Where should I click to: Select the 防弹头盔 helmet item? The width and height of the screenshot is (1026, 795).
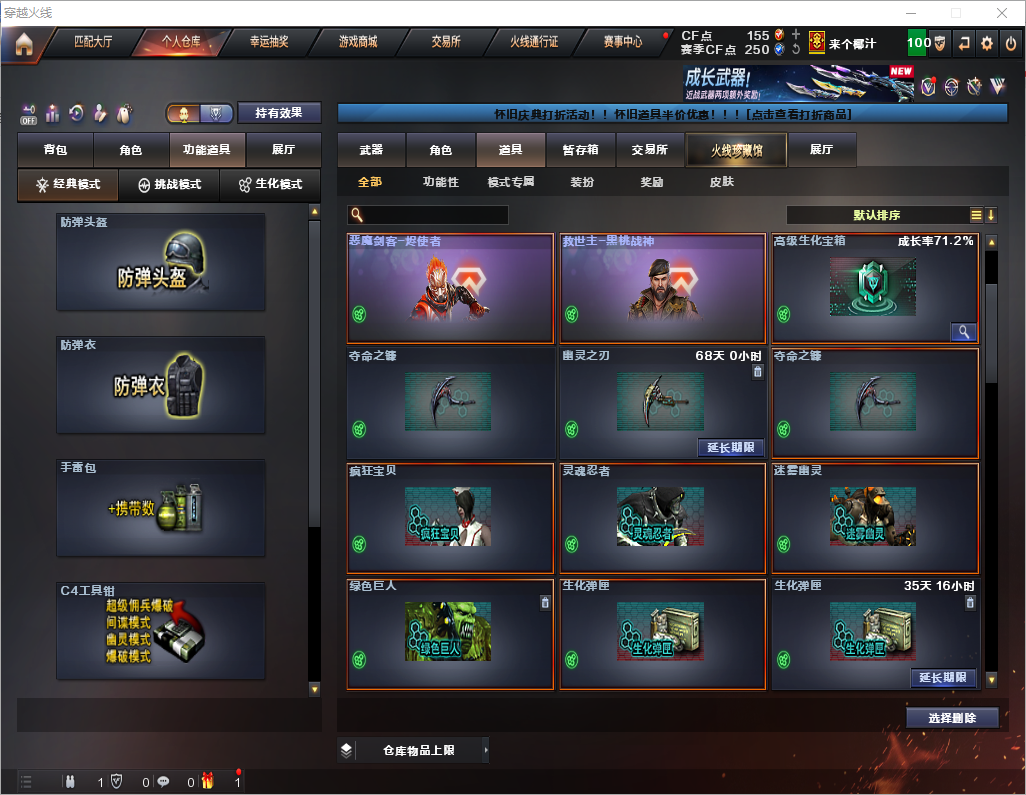161,262
